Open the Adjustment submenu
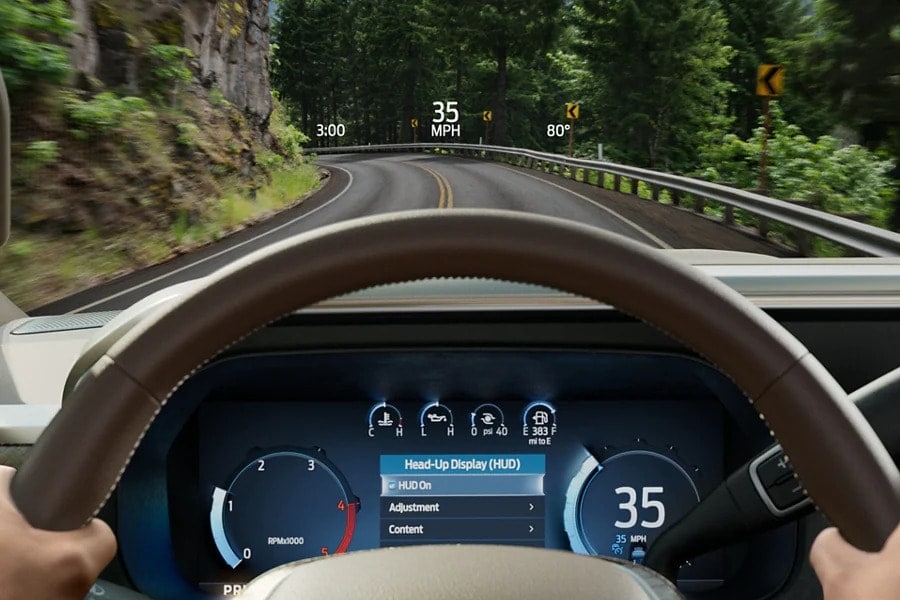 pyautogui.click(x=462, y=507)
